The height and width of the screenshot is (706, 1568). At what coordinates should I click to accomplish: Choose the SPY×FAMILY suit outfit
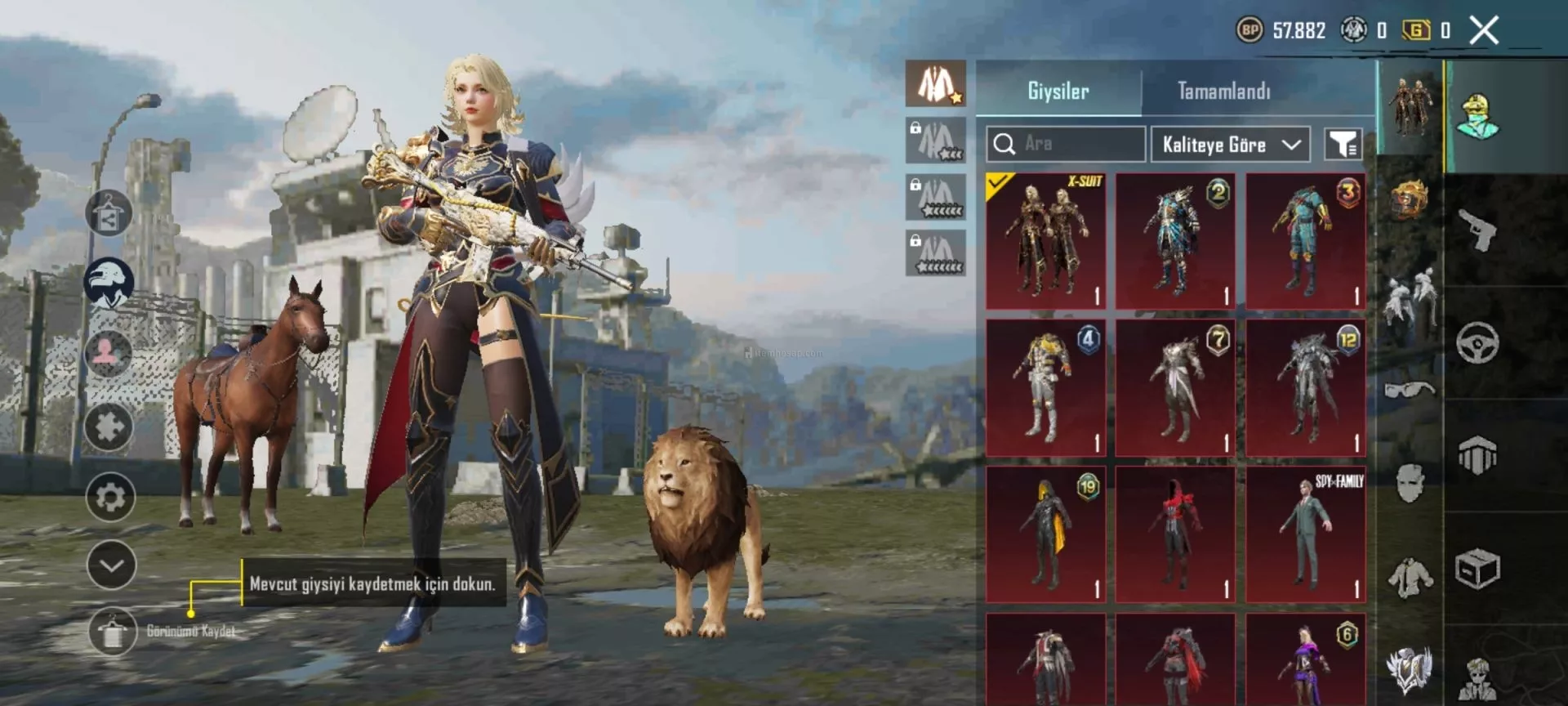[x=1305, y=534]
